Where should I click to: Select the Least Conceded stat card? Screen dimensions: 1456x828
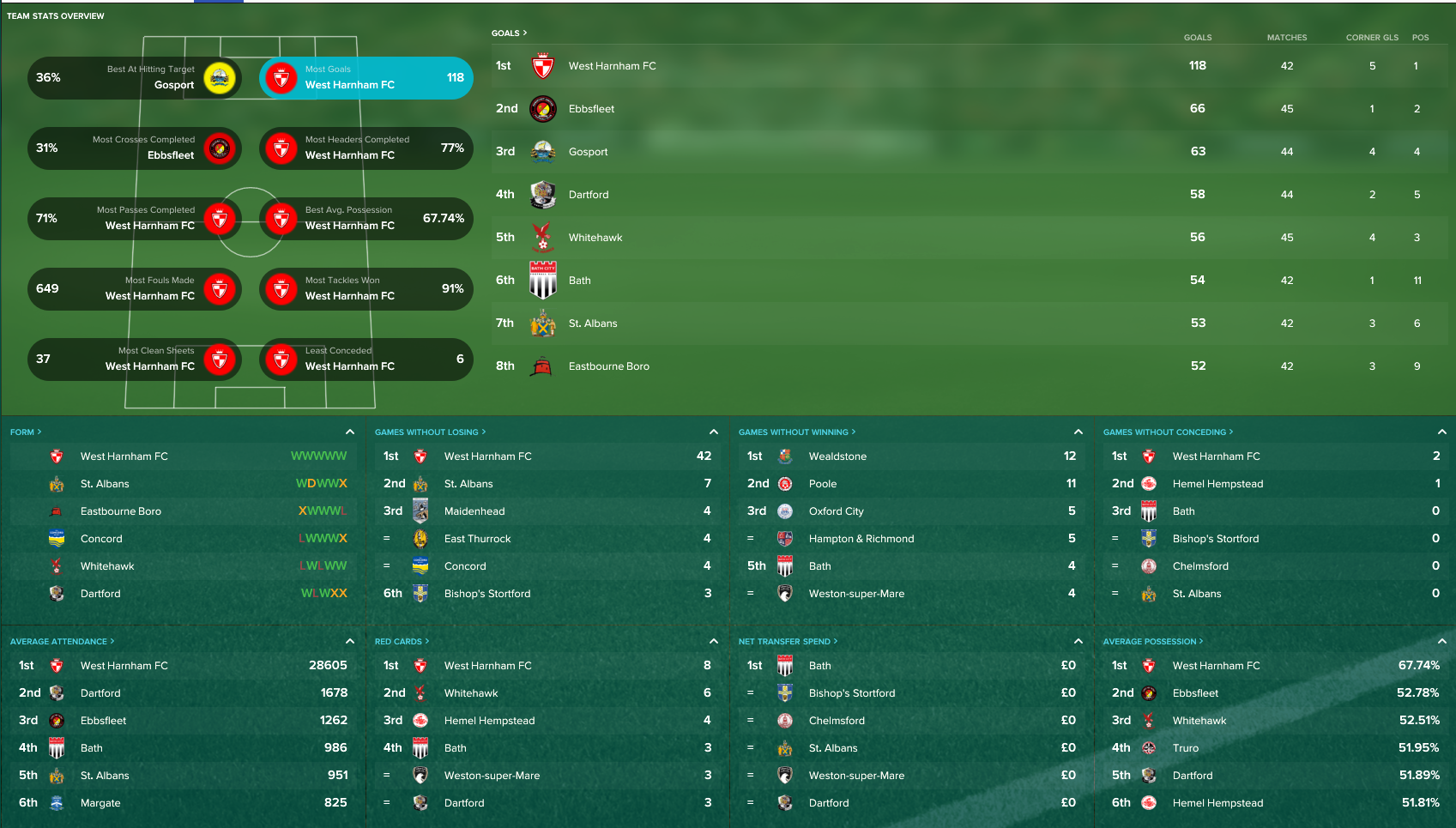366,360
